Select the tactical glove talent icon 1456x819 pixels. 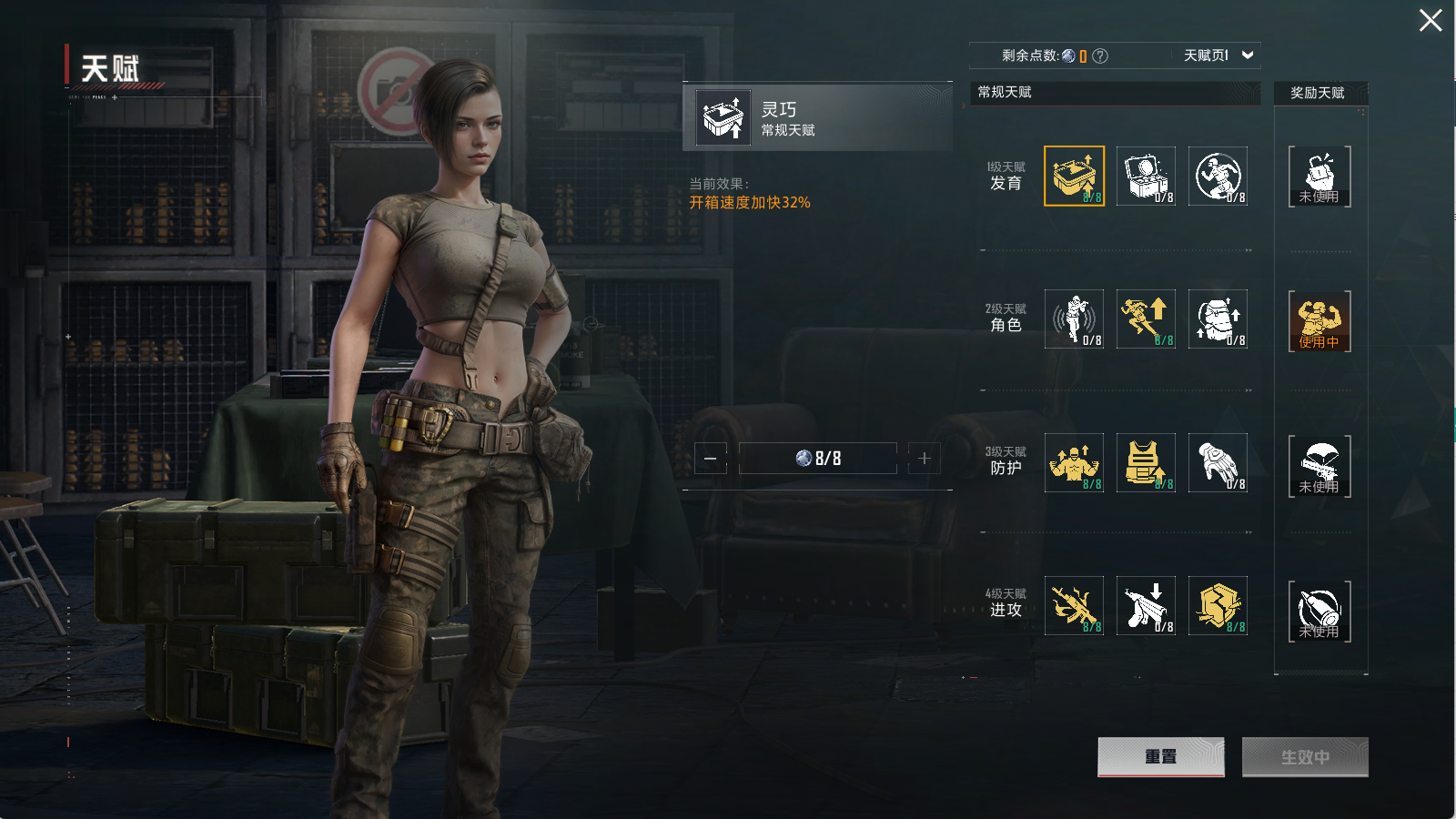[x=1218, y=463]
